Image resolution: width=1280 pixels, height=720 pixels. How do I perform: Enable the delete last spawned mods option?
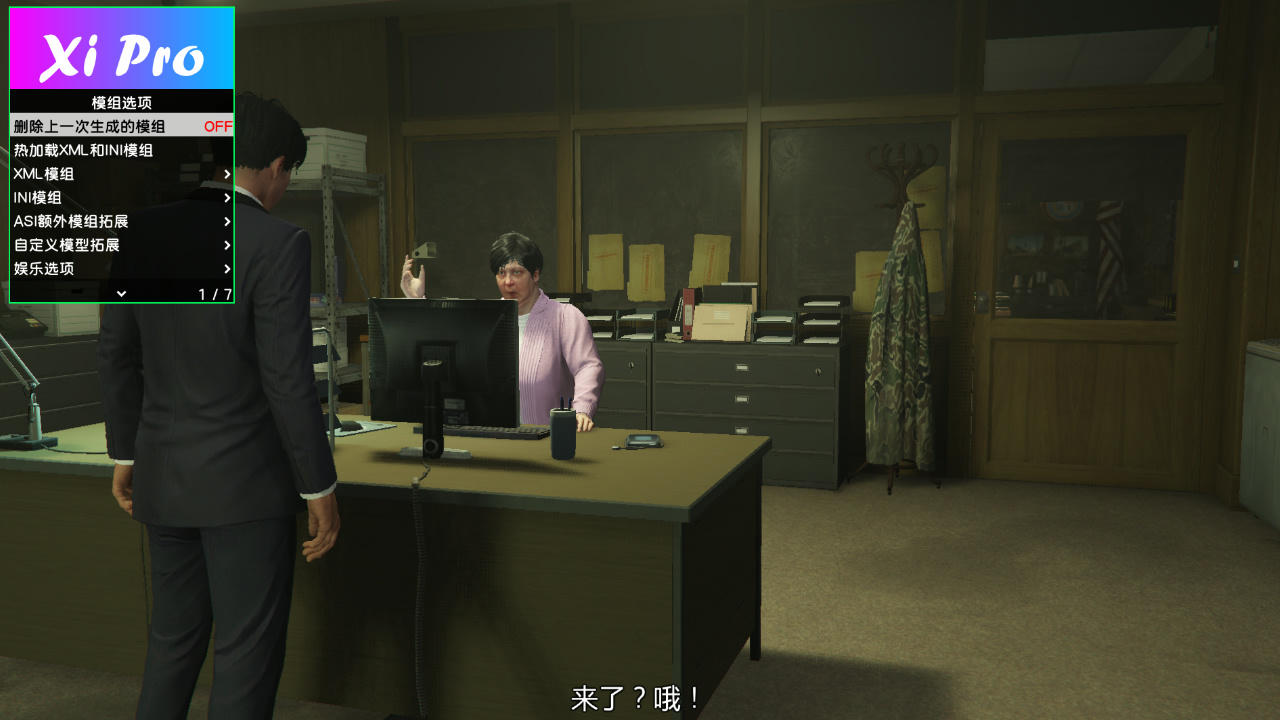coord(100,127)
